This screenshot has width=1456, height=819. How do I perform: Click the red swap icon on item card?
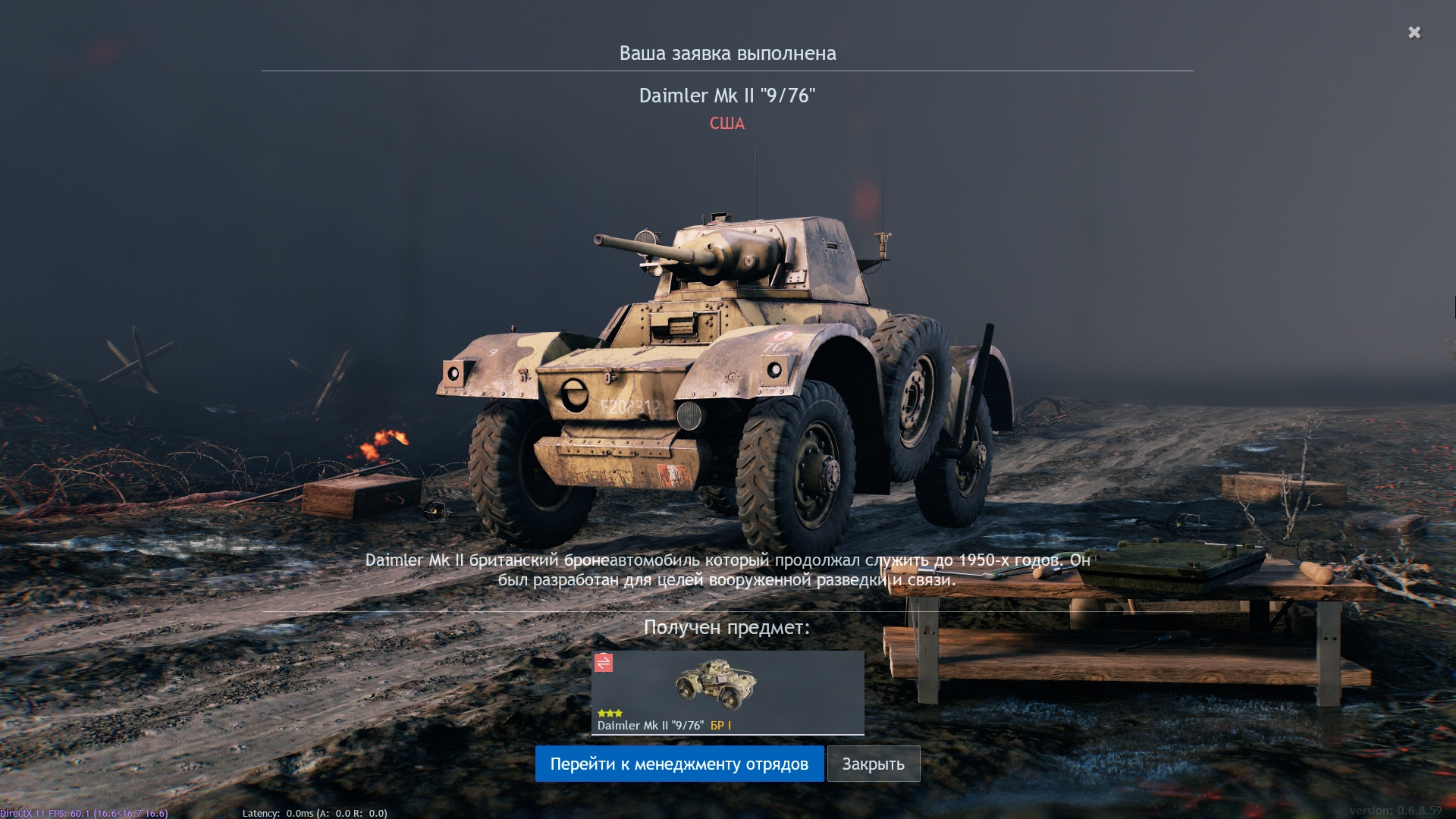pos(604,663)
